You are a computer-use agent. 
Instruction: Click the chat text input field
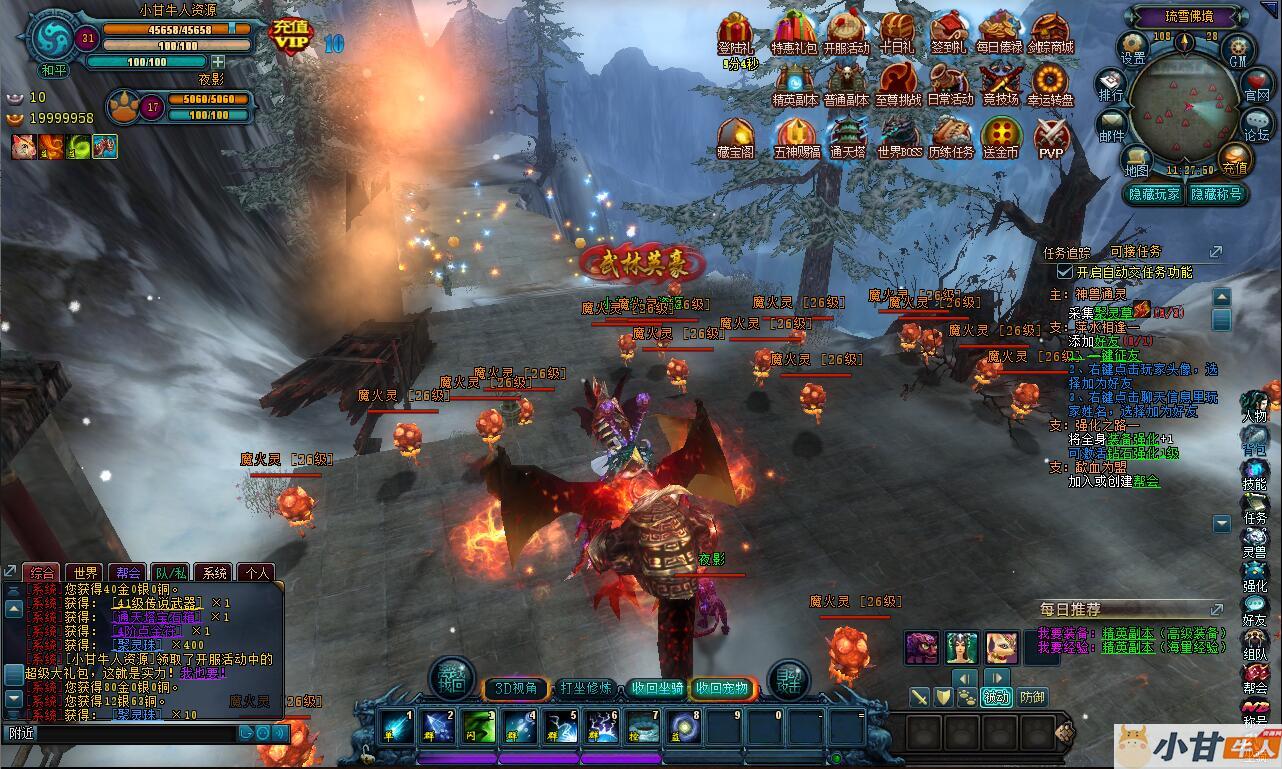tap(120, 733)
